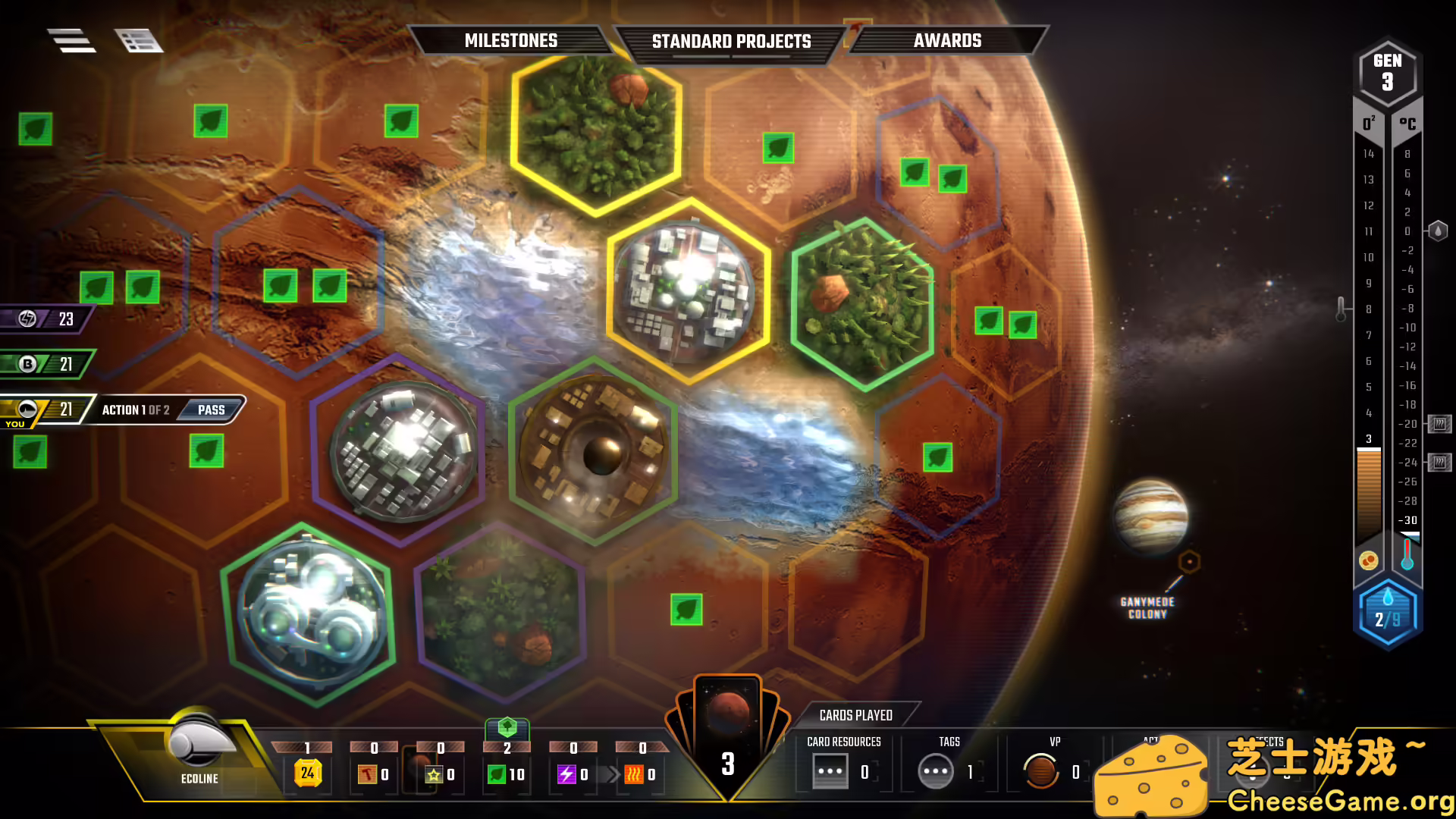Expand the CARDS PLAYED panel

coord(855,714)
